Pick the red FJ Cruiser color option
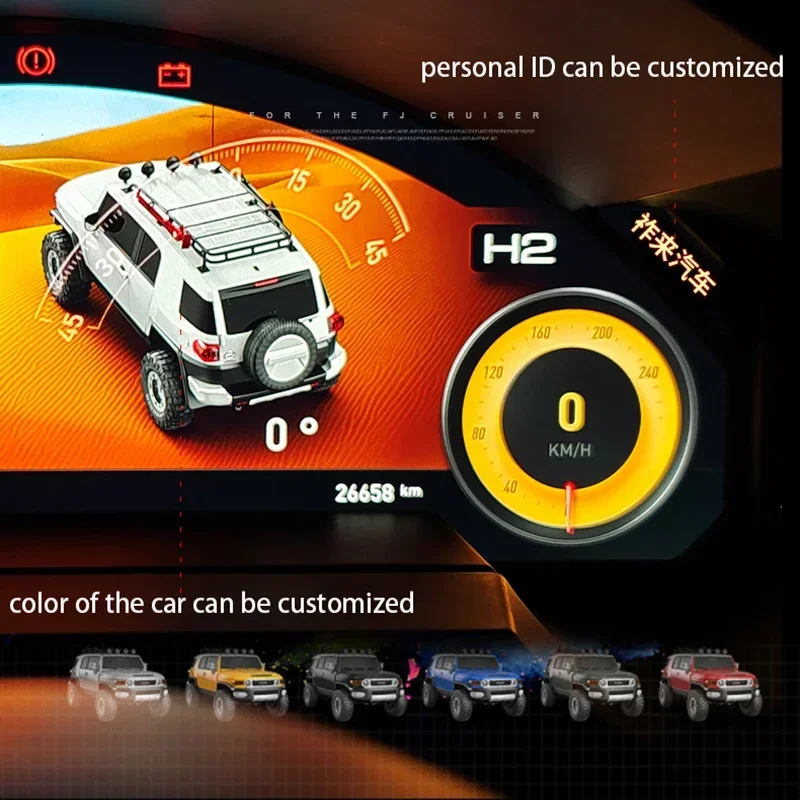 point(709,684)
